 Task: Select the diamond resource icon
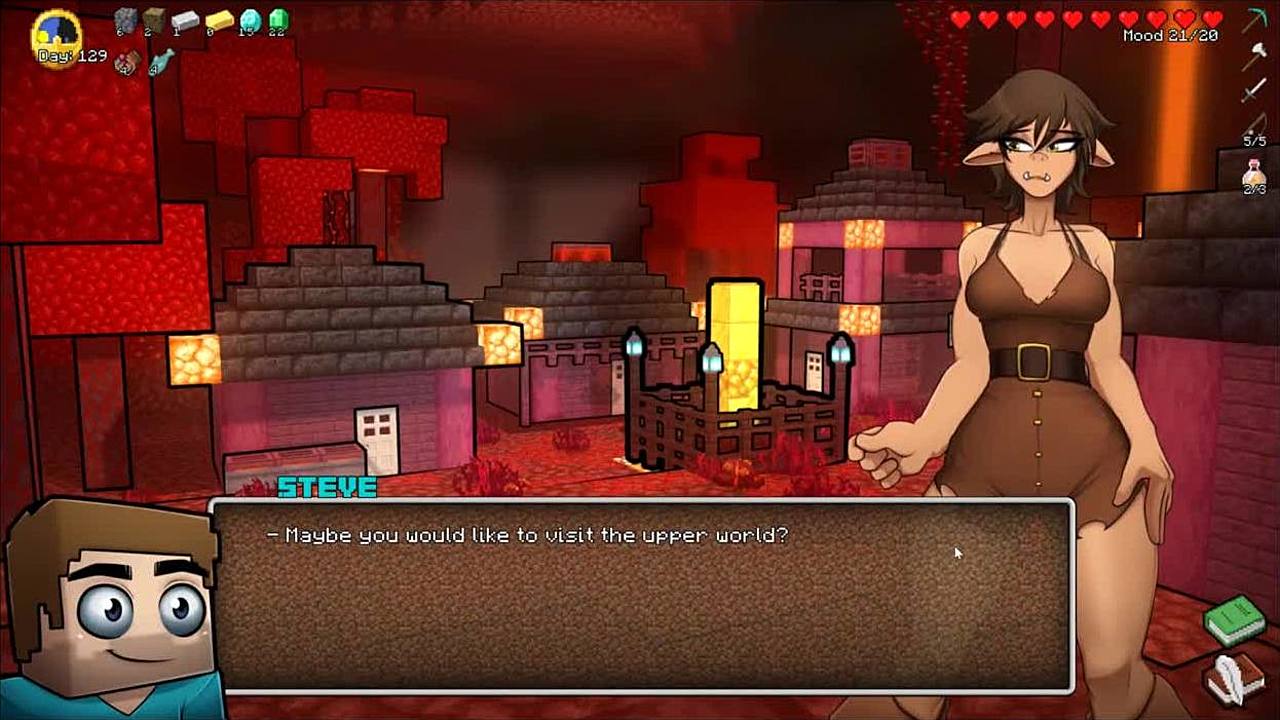click(x=250, y=20)
